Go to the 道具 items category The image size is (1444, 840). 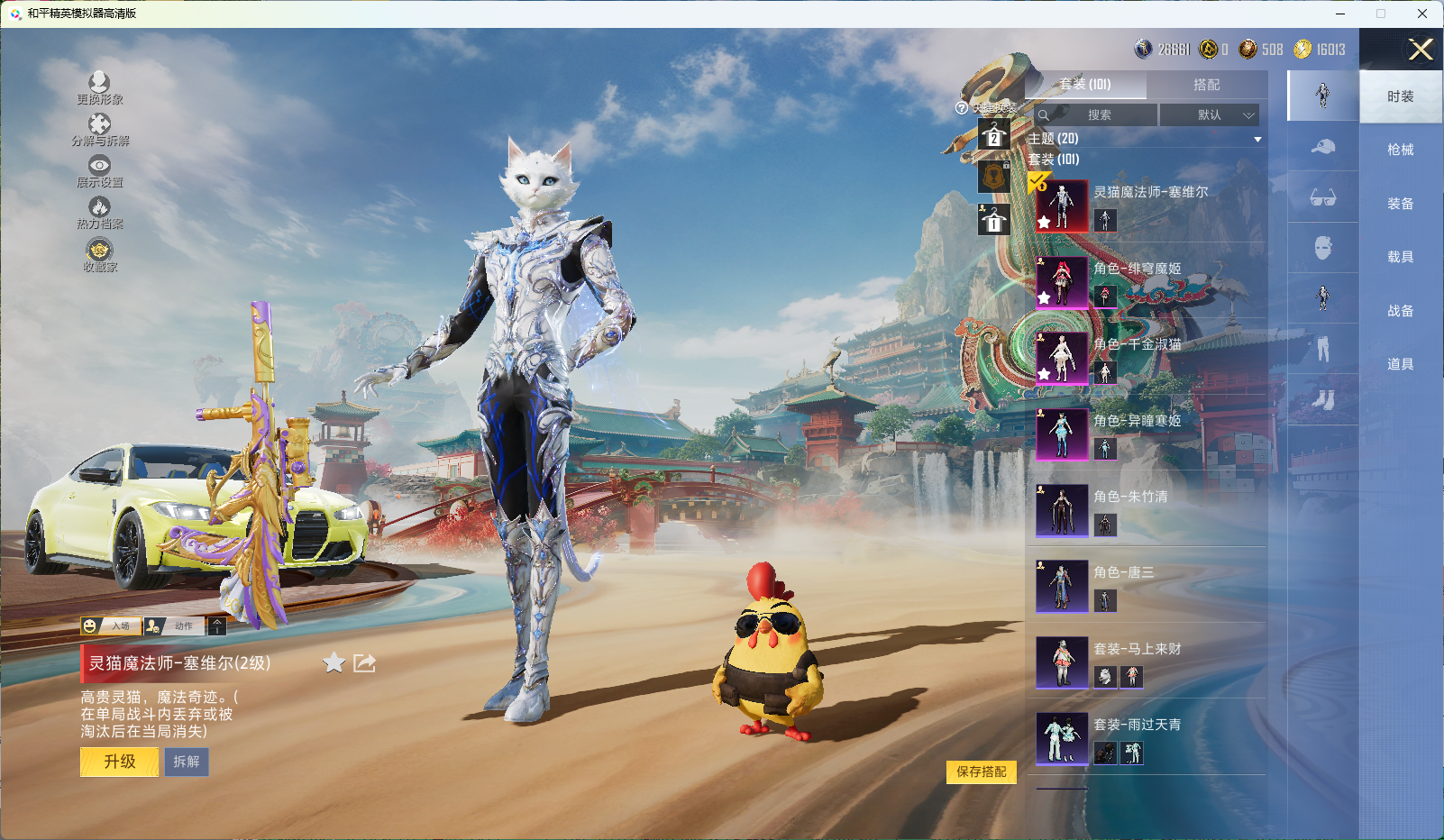click(1400, 364)
